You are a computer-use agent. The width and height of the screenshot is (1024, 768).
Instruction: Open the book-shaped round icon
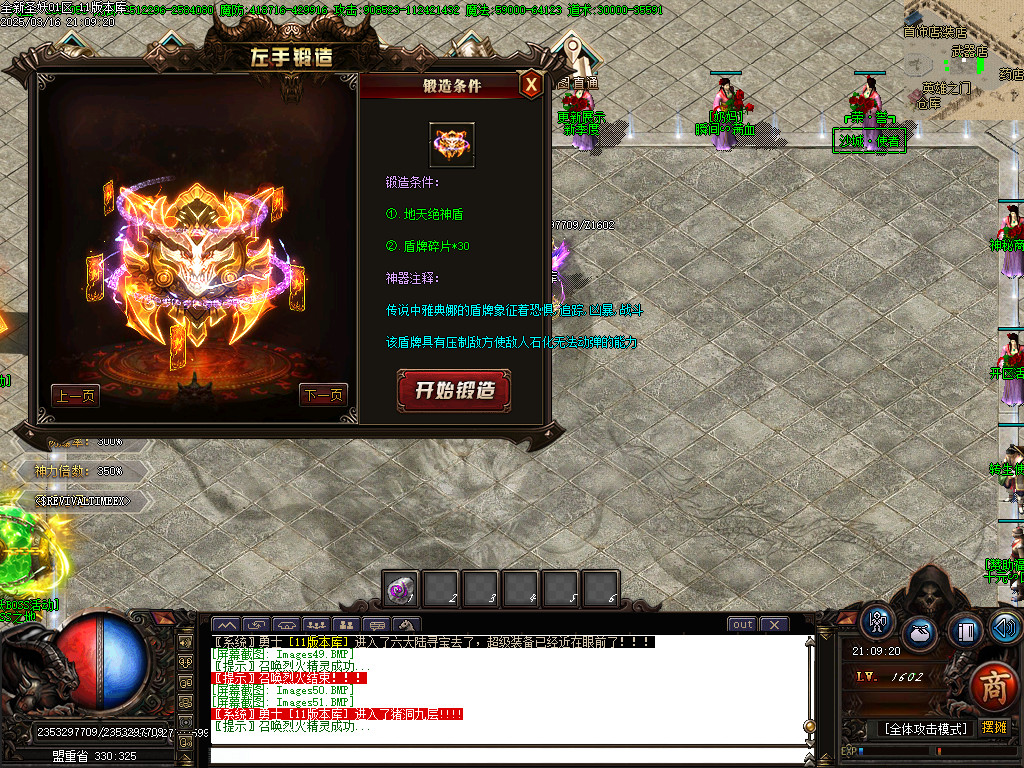(x=966, y=631)
